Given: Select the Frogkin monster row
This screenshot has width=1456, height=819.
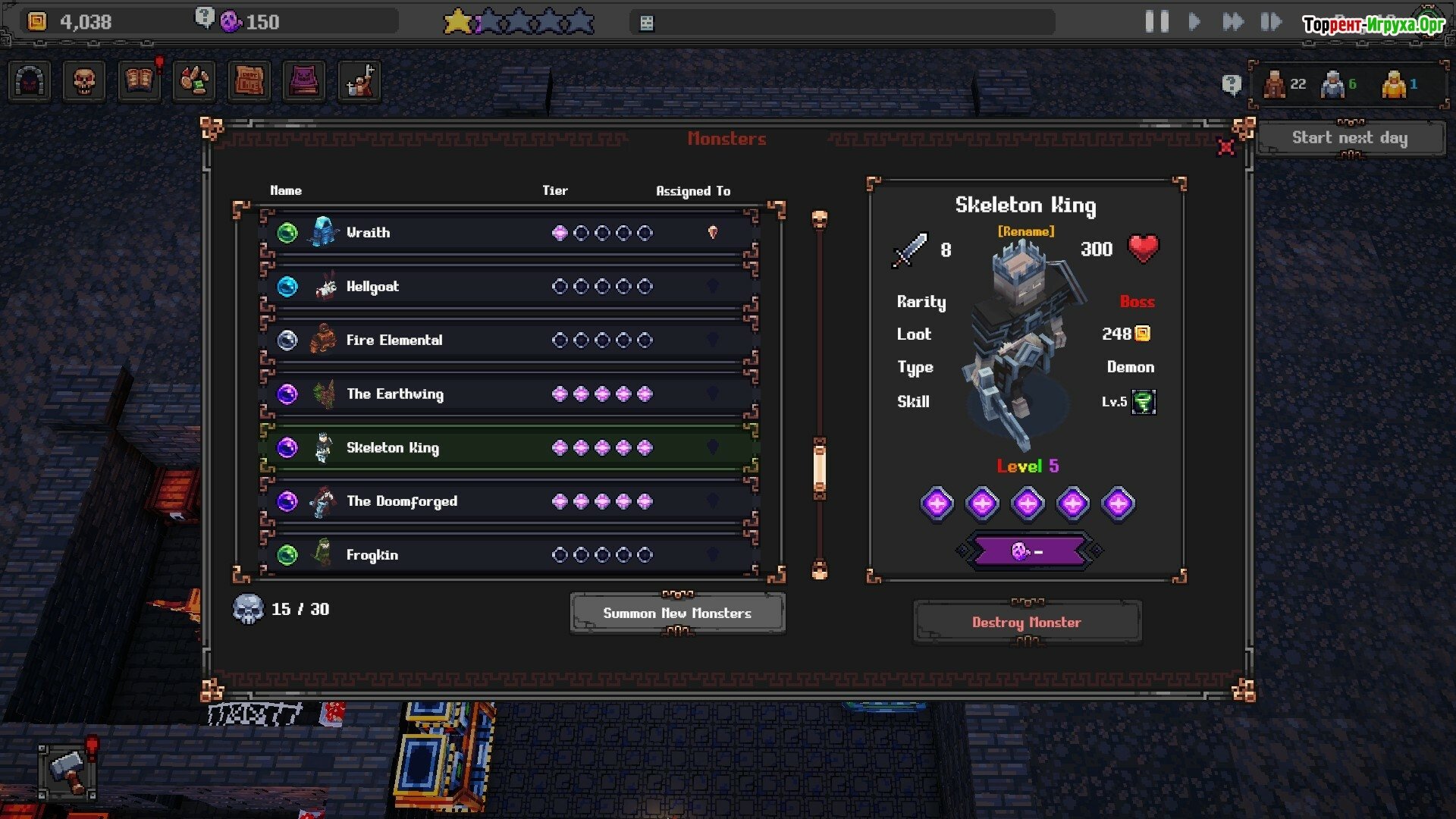Looking at the screenshot, I should coord(508,555).
